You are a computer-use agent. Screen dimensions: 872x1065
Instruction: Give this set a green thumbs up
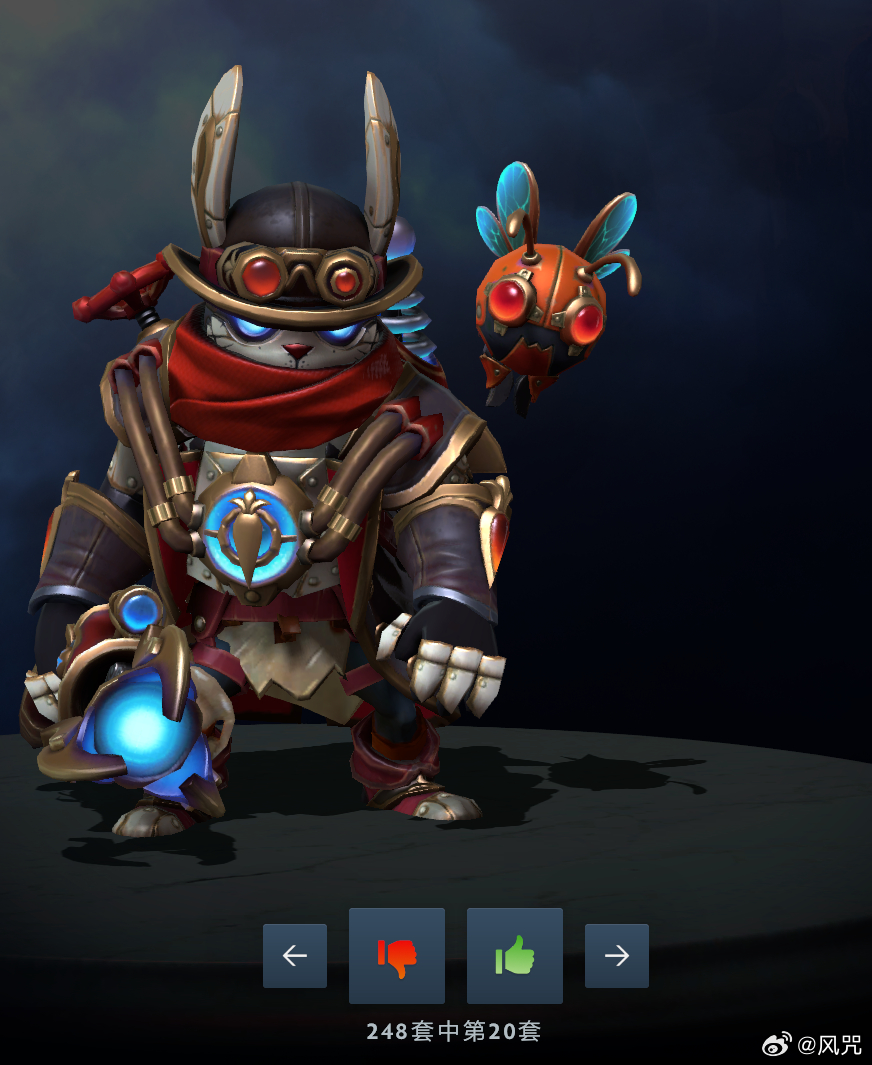tap(515, 956)
